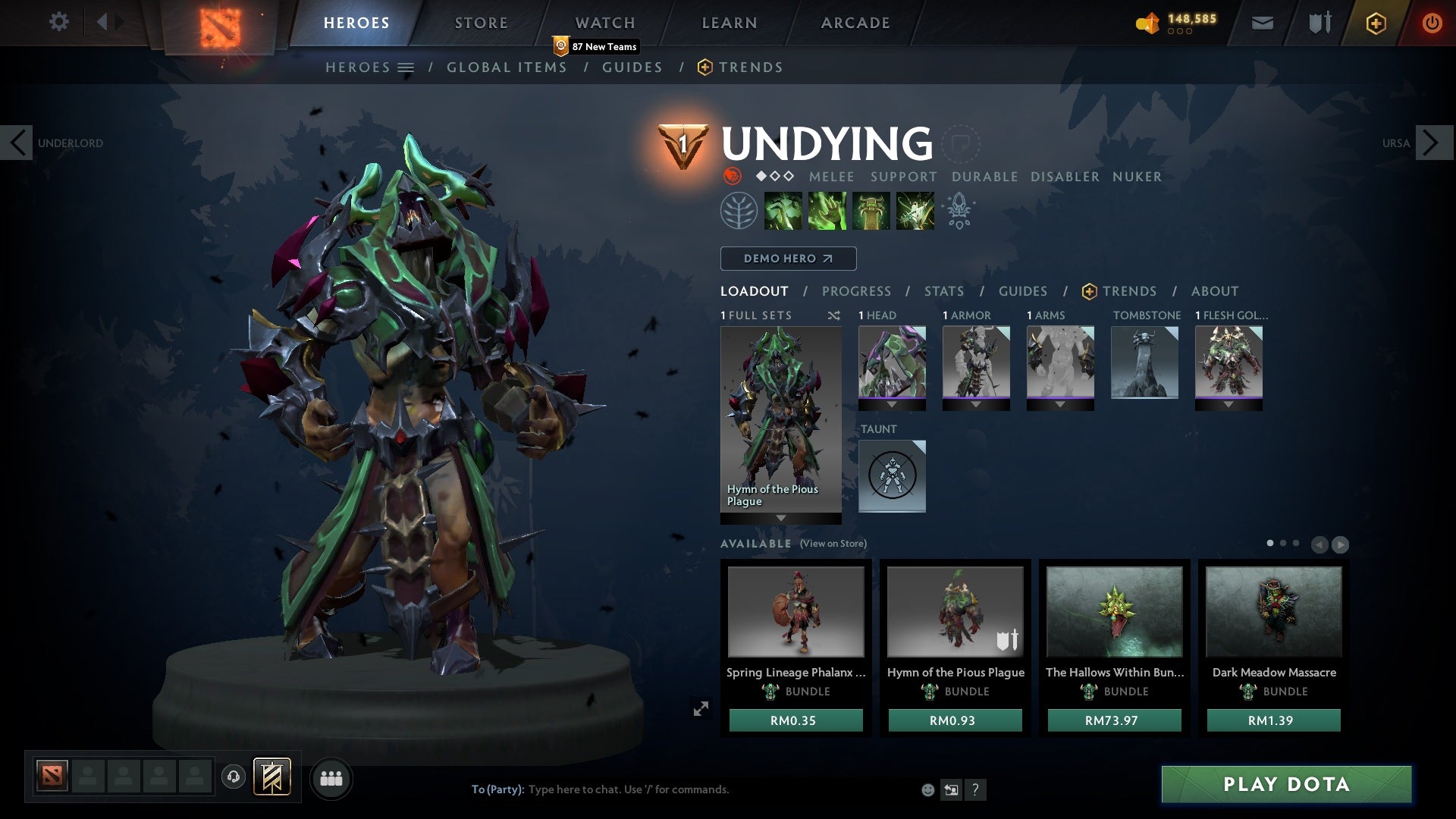Open the settings gear
The height and width of the screenshot is (819, 1456).
pyautogui.click(x=58, y=21)
